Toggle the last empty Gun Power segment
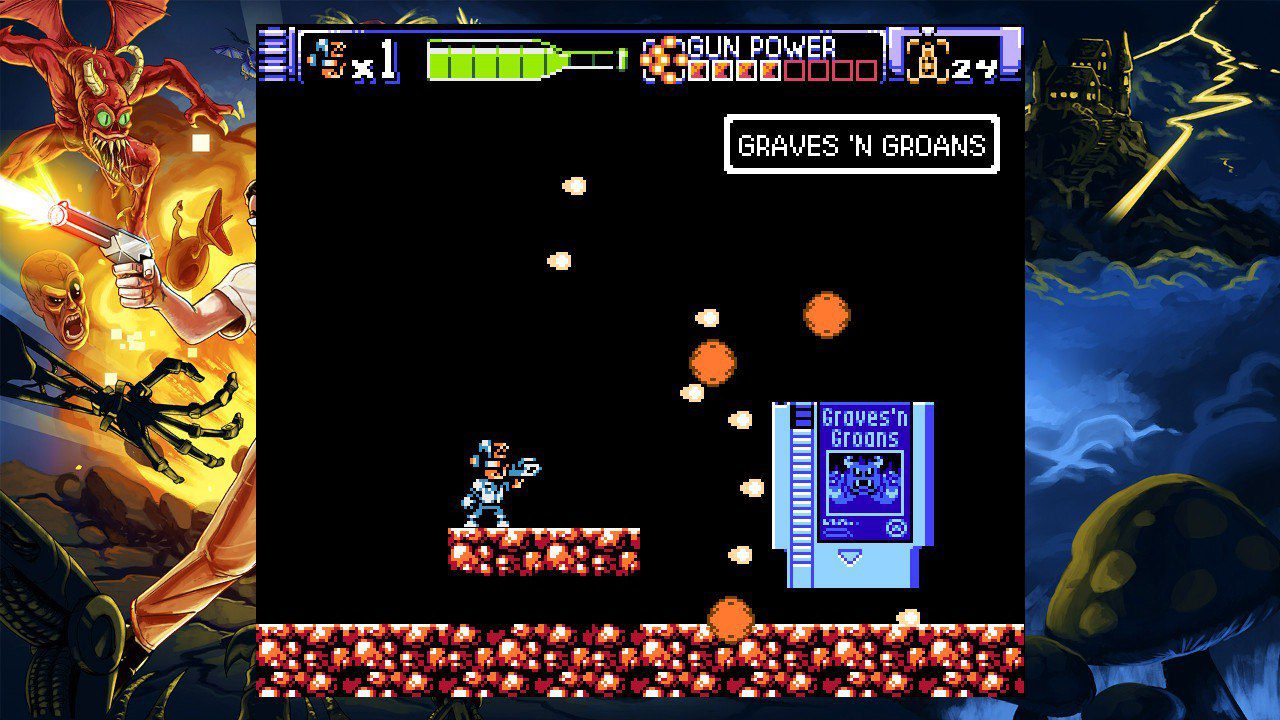 [868, 69]
